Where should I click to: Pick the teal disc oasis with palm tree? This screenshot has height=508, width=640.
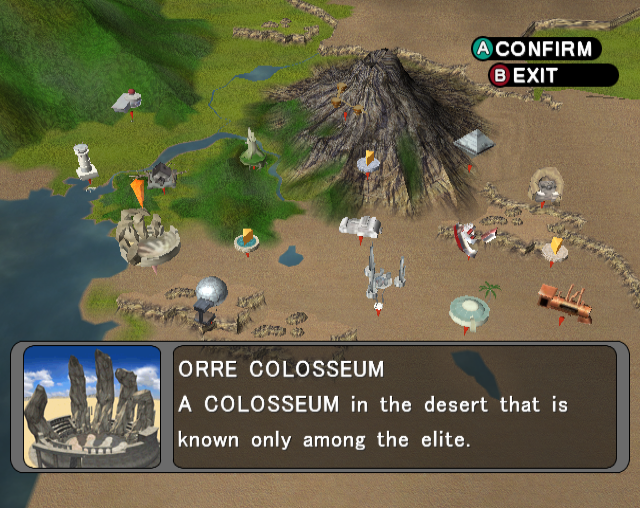pyautogui.click(x=468, y=308)
